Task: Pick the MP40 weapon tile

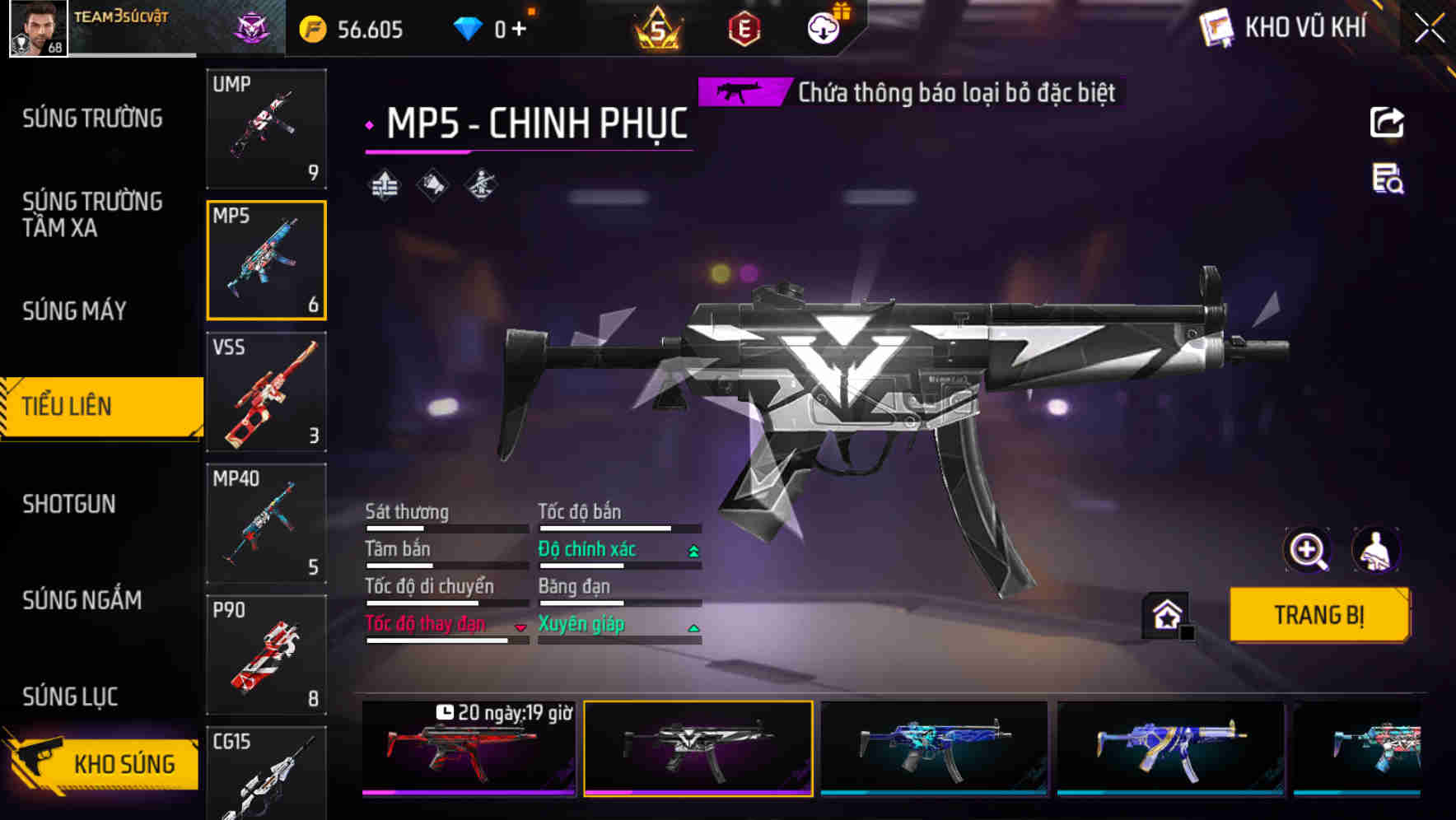Action: pos(266,524)
